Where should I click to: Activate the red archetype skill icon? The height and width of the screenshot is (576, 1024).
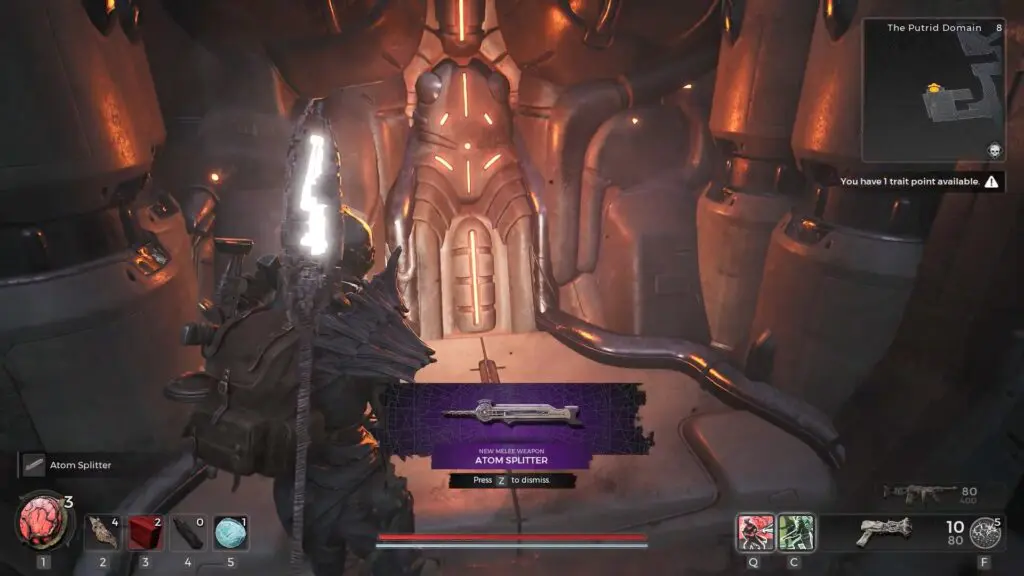(754, 531)
